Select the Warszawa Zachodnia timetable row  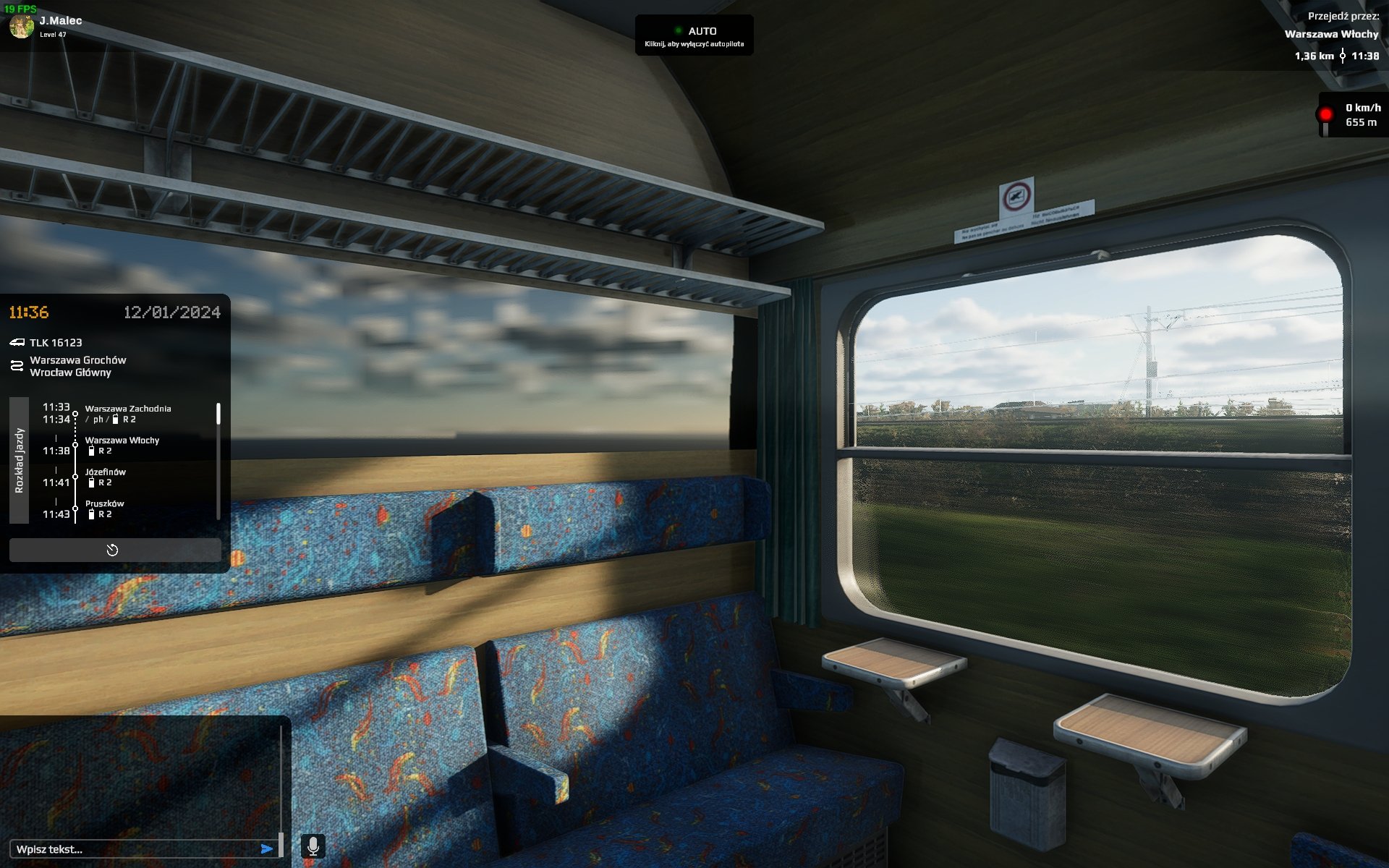point(128,414)
